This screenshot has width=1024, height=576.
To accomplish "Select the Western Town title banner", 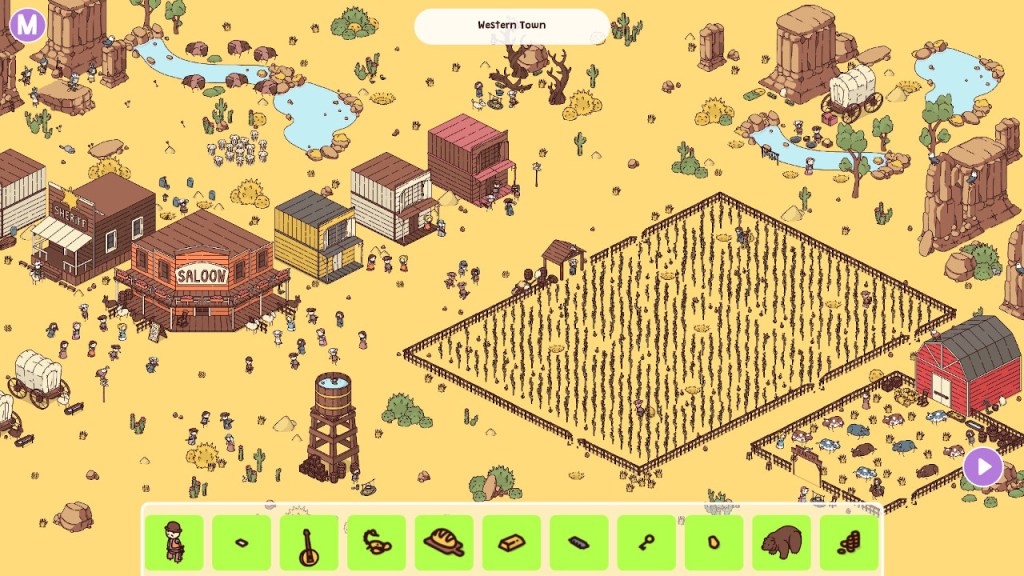I will (x=511, y=26).
